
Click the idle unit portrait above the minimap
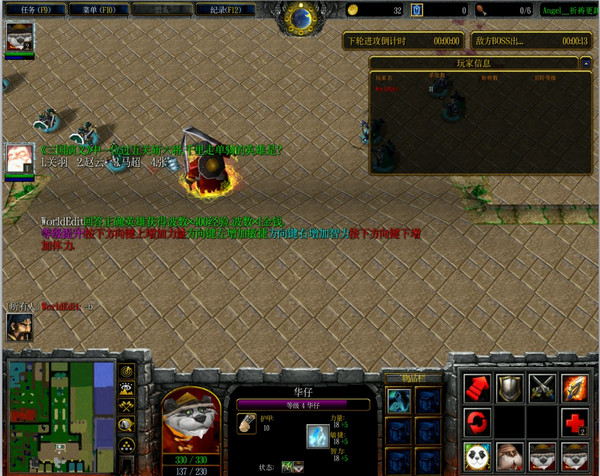(x=20, y=326)
